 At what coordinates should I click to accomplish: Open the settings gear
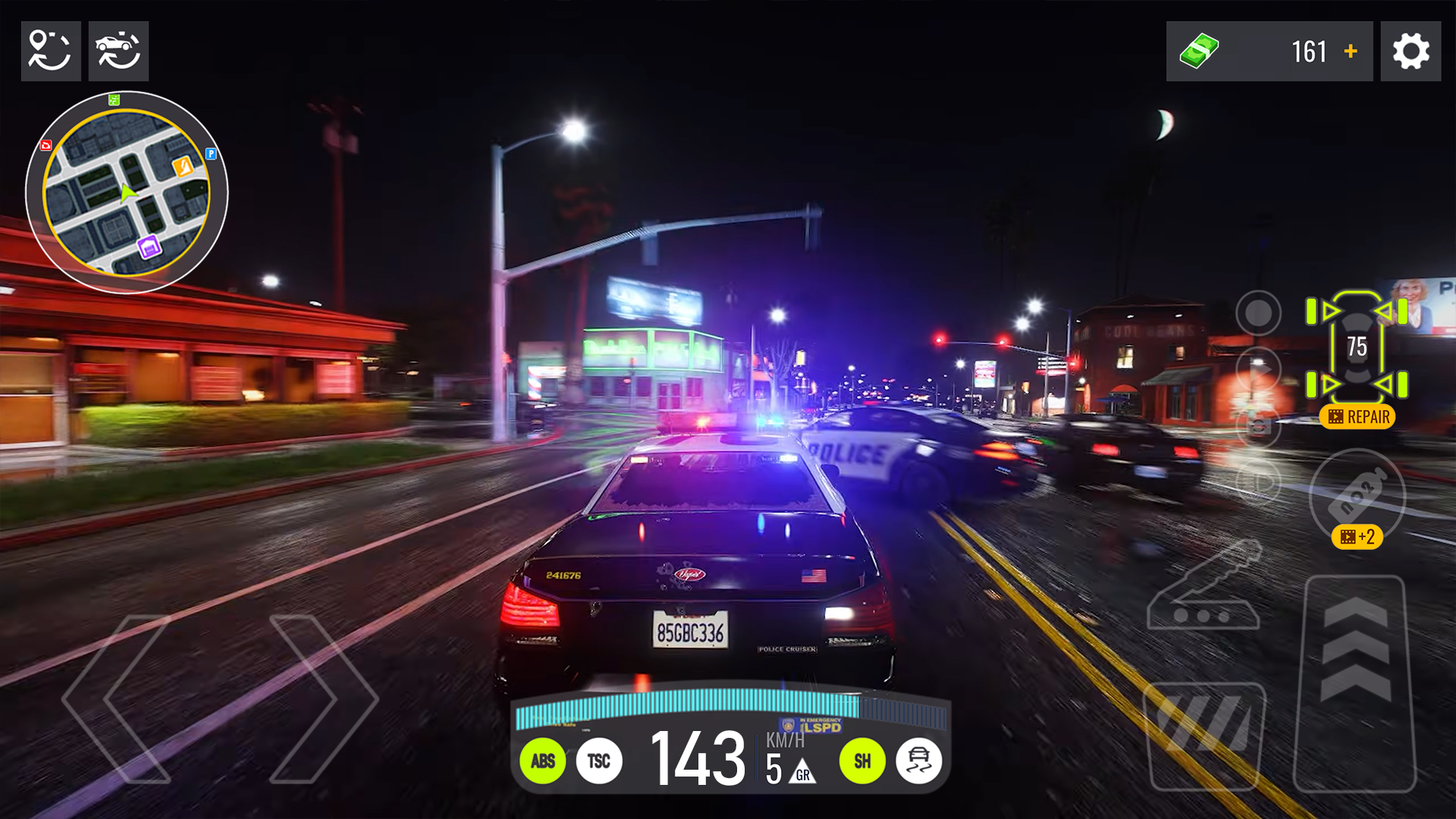[1410, 51]
